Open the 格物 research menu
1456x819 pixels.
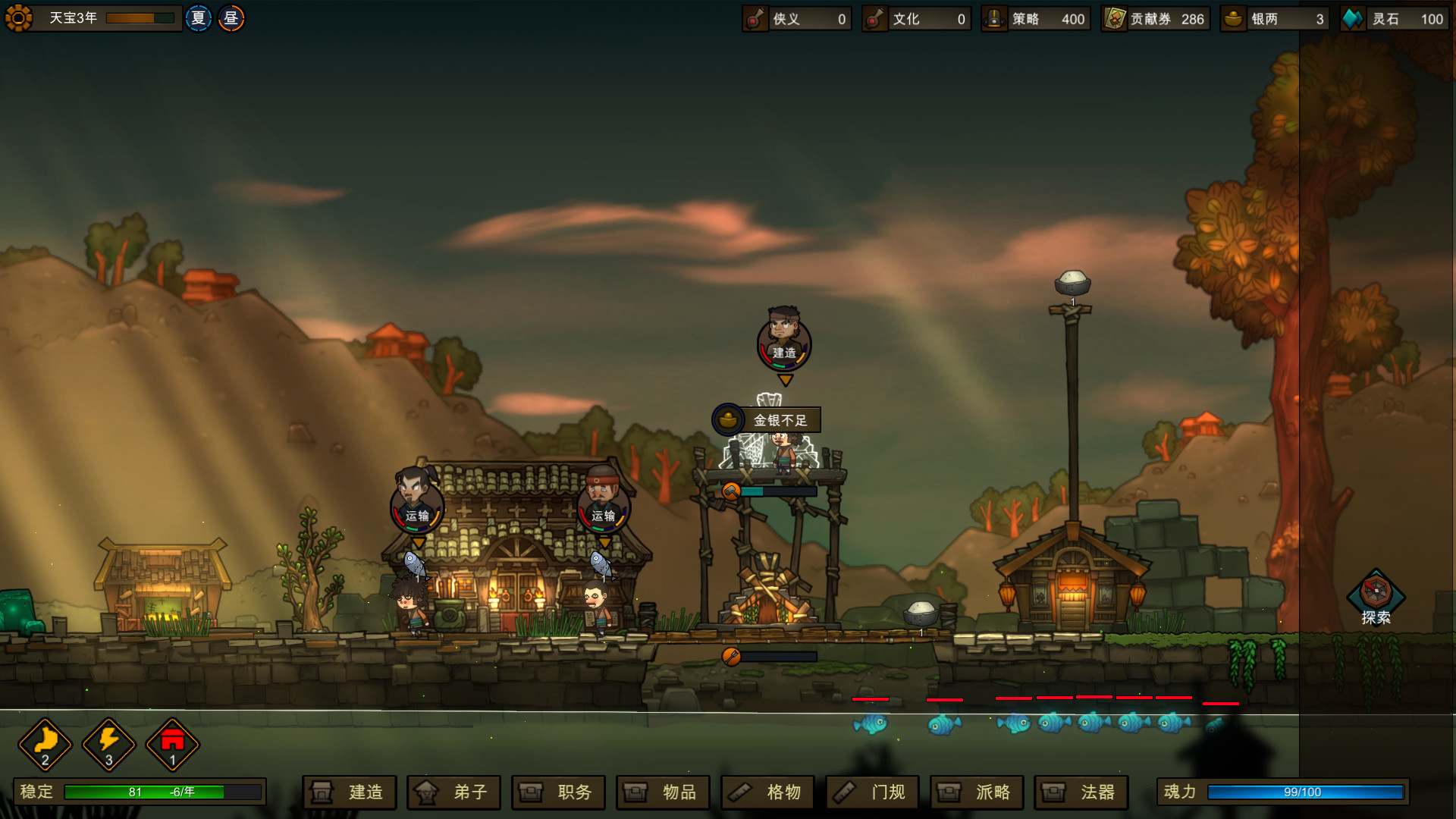point(767,792)
